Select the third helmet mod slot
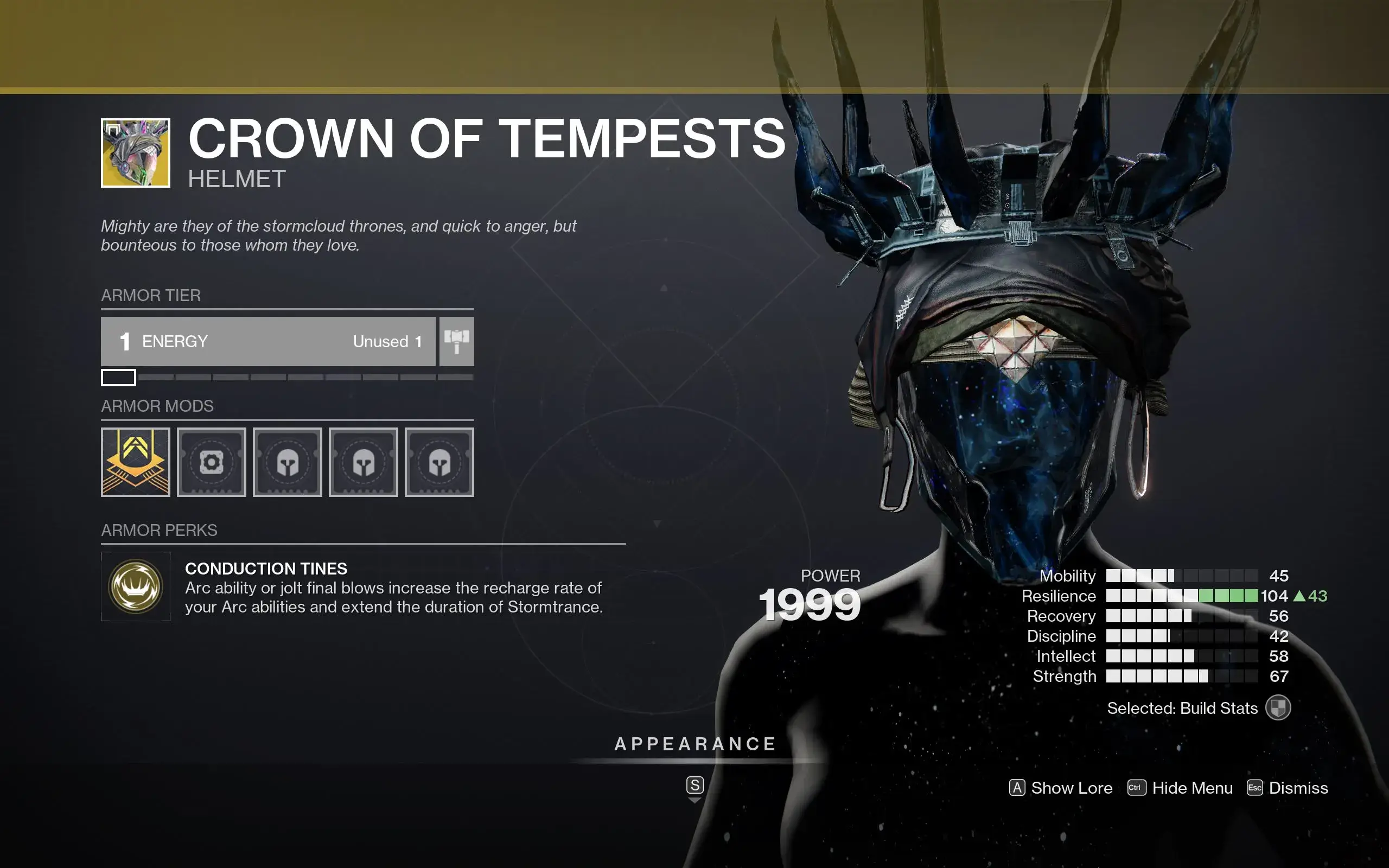Viewport: 1389px width, 868px height. pos(441,462)
